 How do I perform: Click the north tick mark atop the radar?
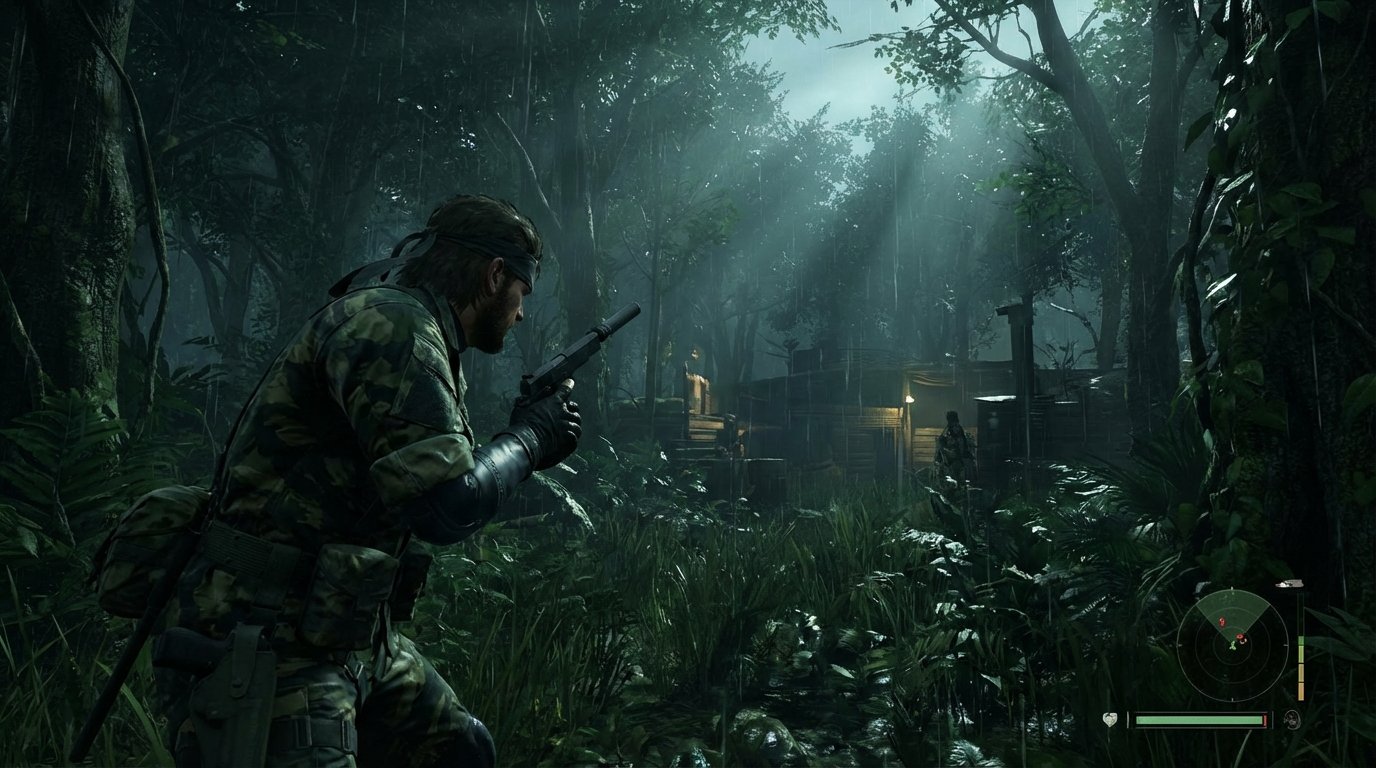(x=1231, y=588)
